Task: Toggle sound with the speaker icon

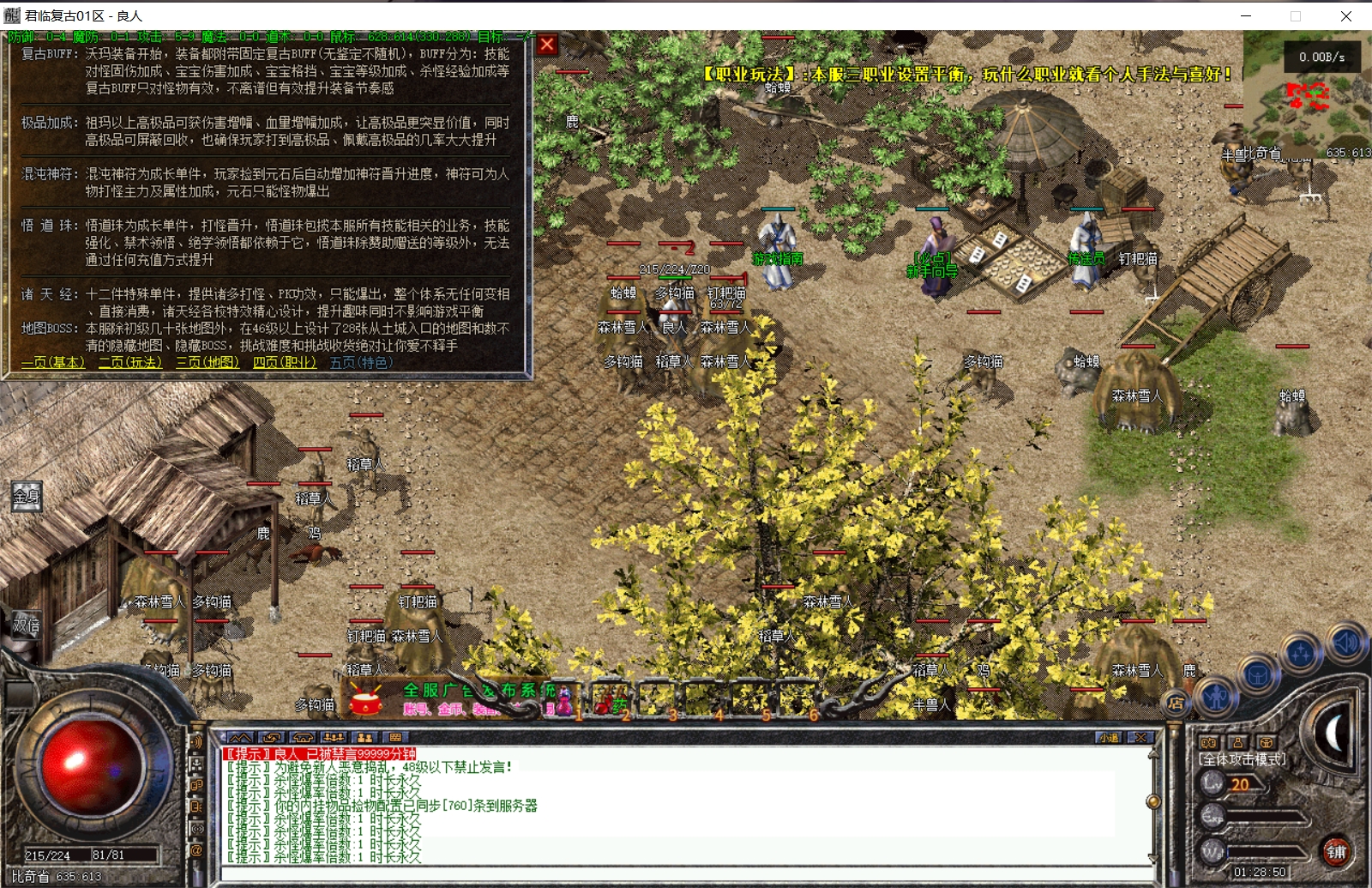Action: tap(1345, 643)
